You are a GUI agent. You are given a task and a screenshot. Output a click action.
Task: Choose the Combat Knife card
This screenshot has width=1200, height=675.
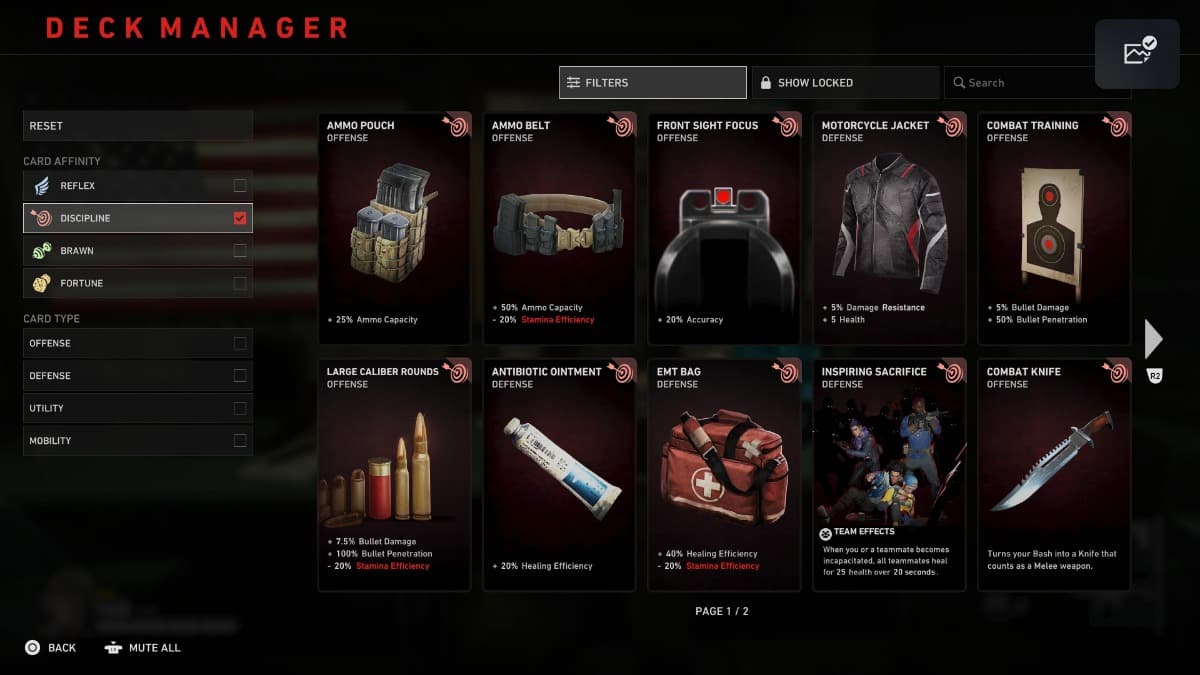point(1054,474)
